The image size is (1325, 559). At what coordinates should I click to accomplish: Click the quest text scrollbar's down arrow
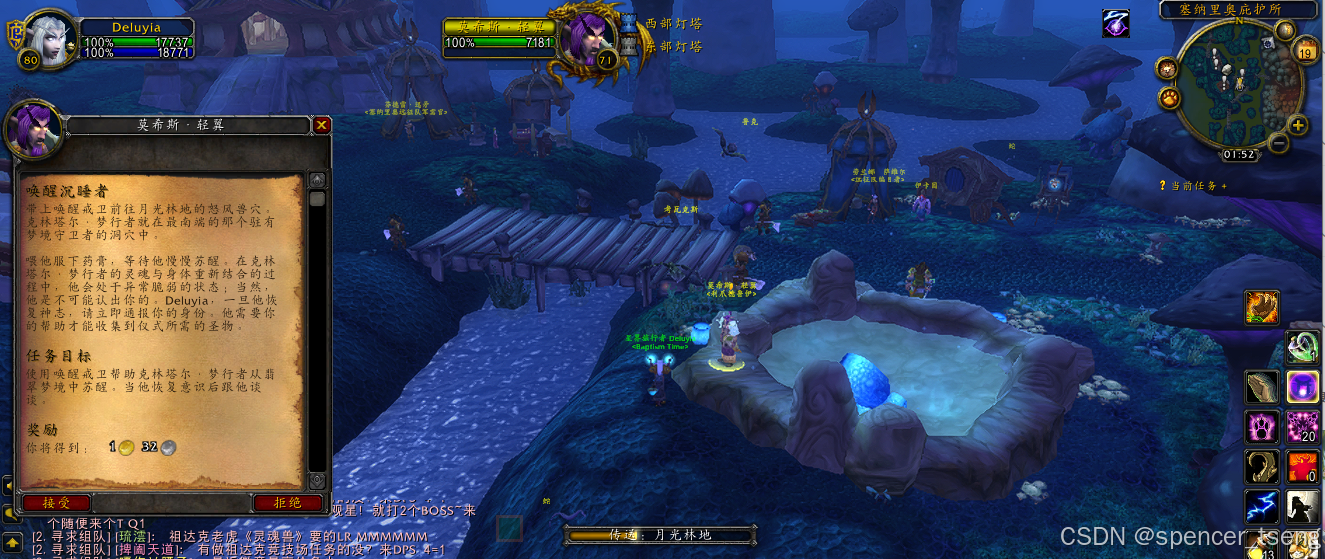click(x=317, y=482)
